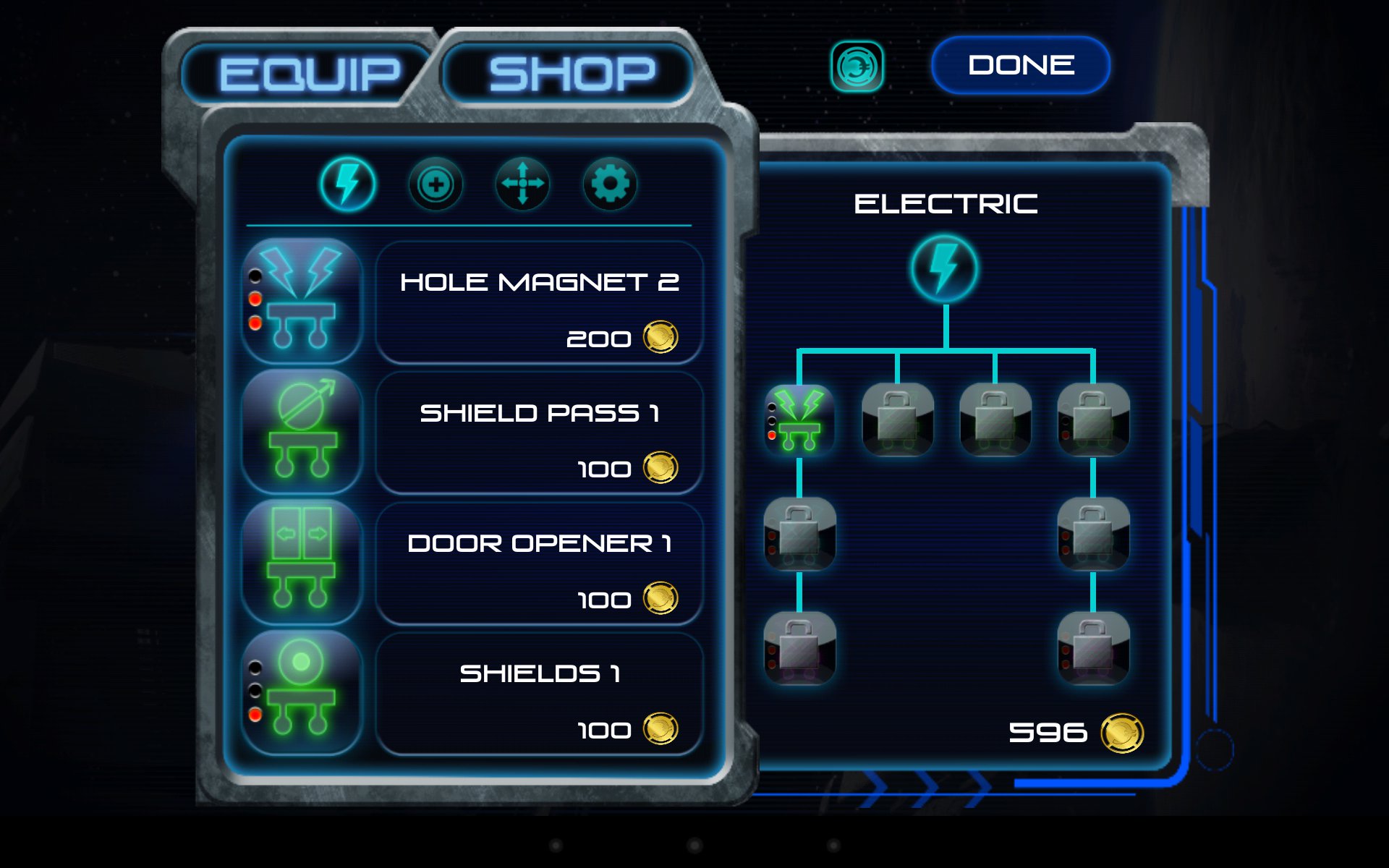Select the lightning bolt electric category
This screenshot has height=868, width=1389.
coord(348,184)
